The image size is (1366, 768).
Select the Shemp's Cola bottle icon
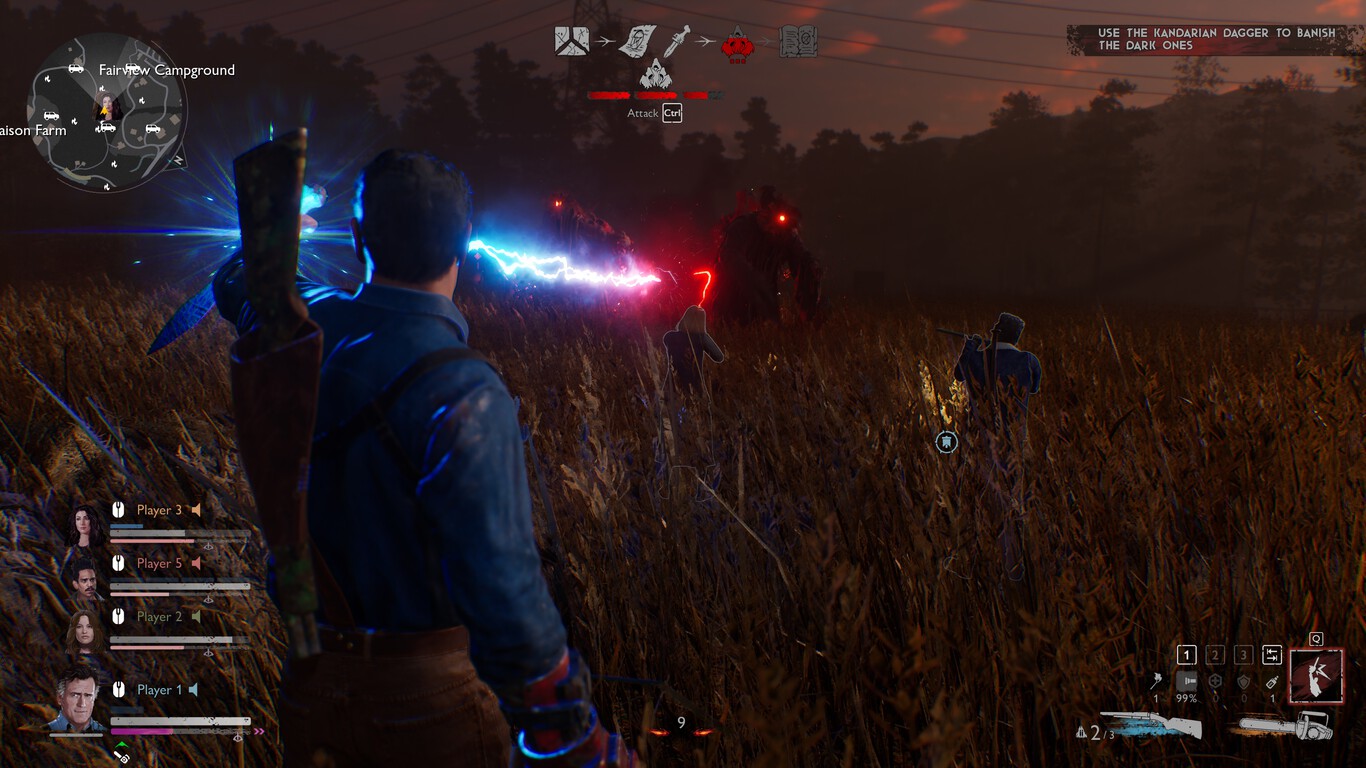point(1273,682)
